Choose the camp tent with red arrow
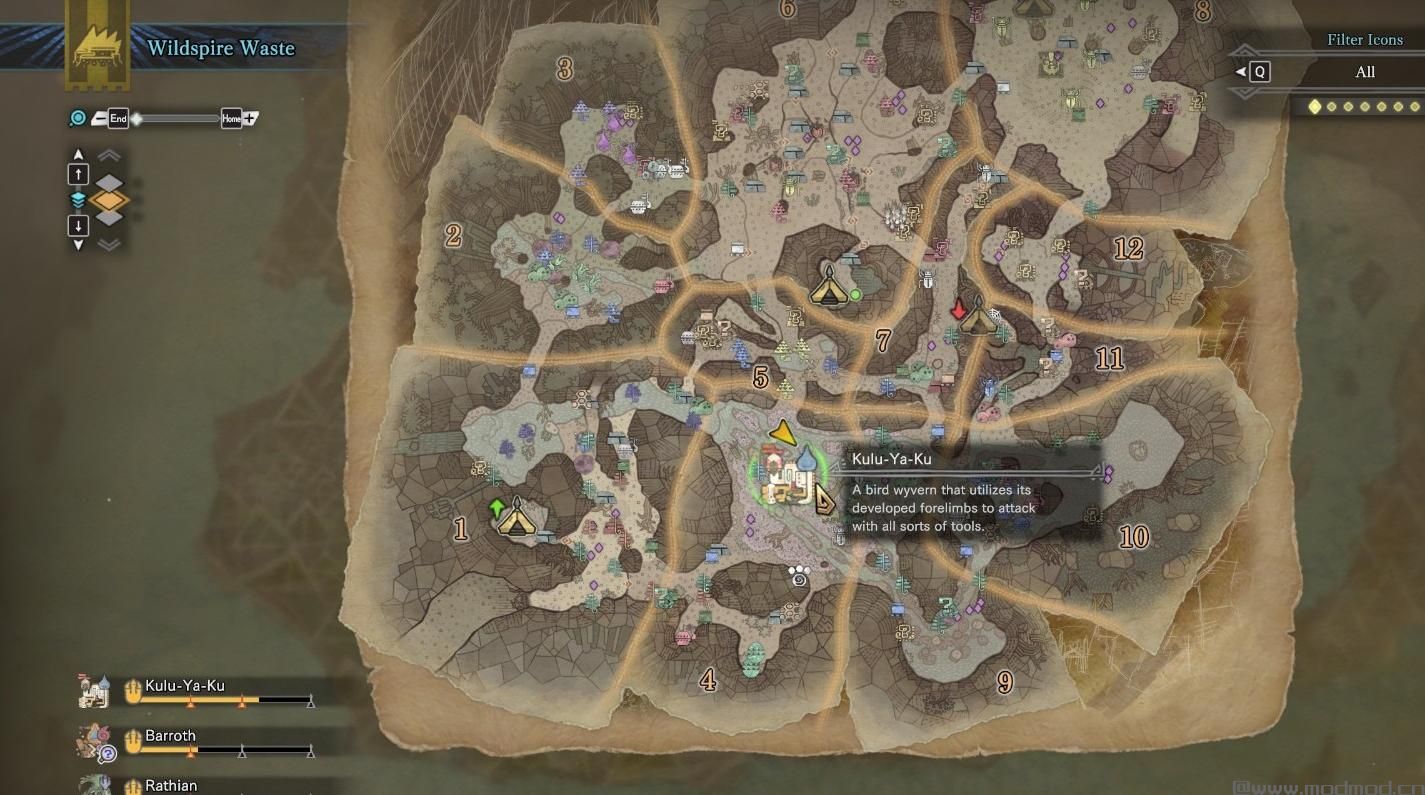Image resolution: width=1425 pixels, height=795 pixels. click(978, 320)
